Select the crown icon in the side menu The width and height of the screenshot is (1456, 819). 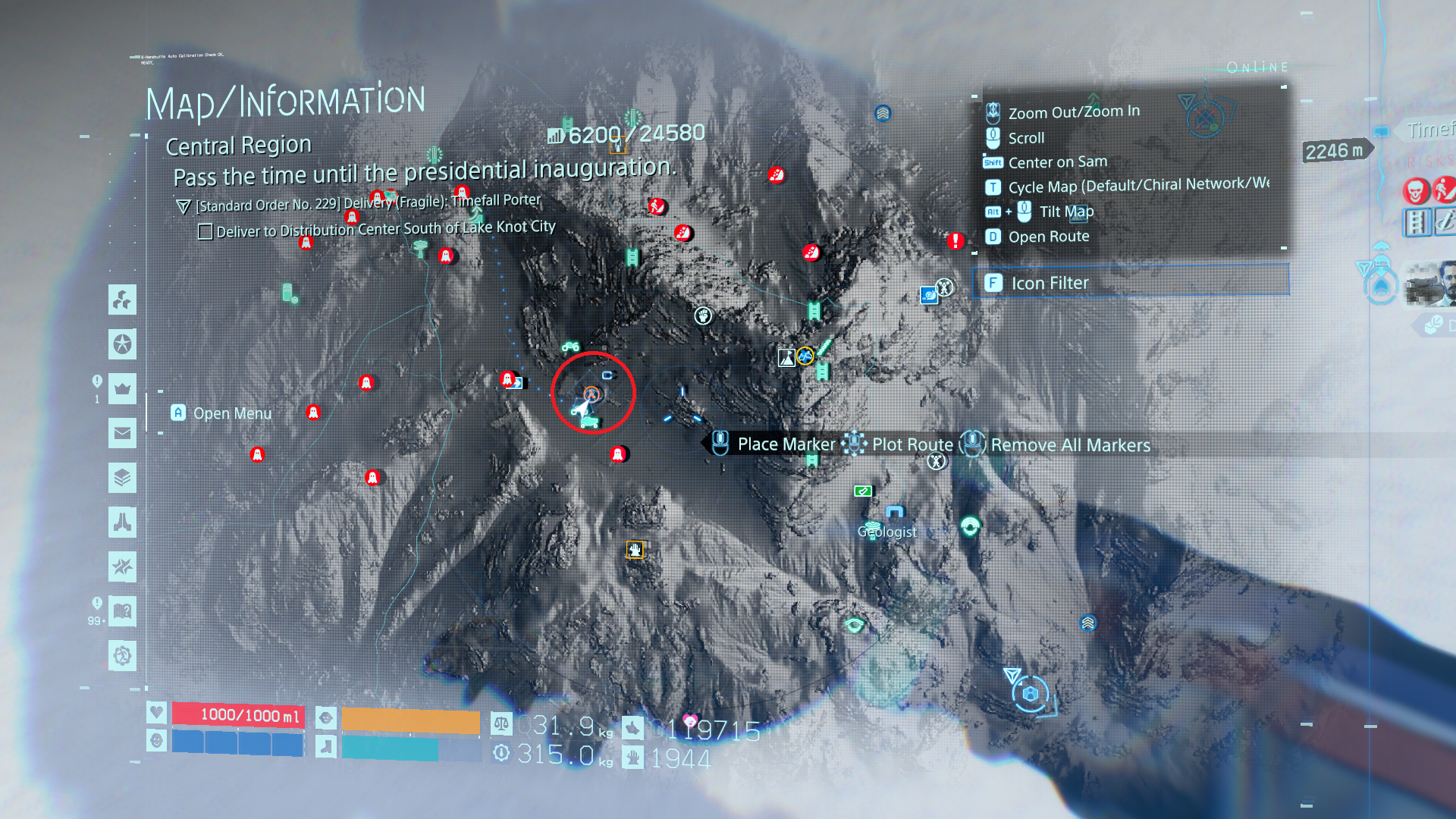[122, 389]
